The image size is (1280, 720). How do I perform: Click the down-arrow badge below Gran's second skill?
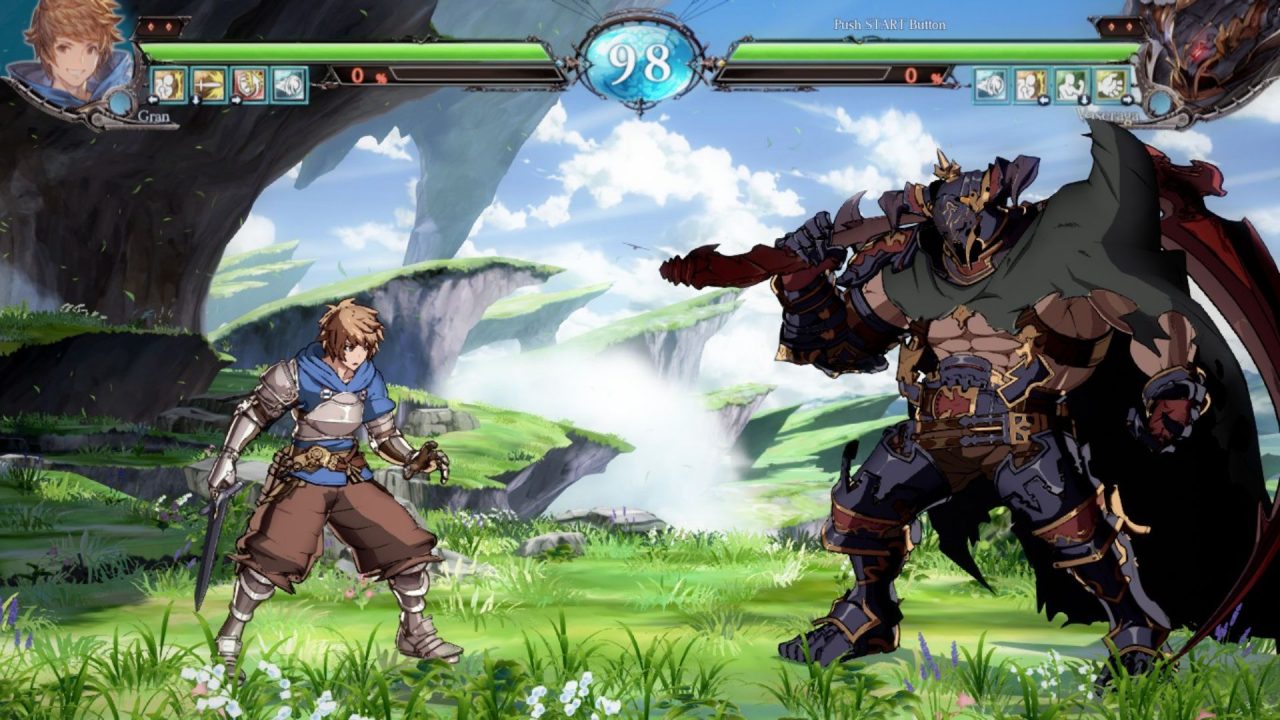[x=196, y=101]
